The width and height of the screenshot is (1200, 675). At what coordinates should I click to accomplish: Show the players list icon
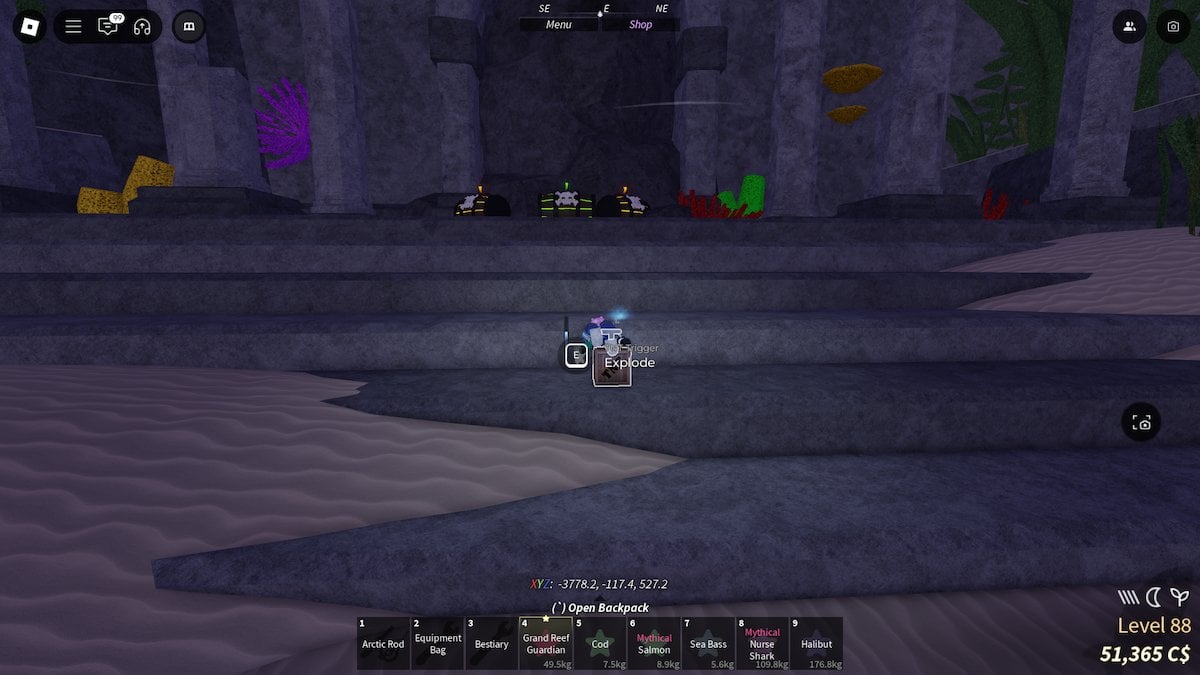tap(1130, 27)
